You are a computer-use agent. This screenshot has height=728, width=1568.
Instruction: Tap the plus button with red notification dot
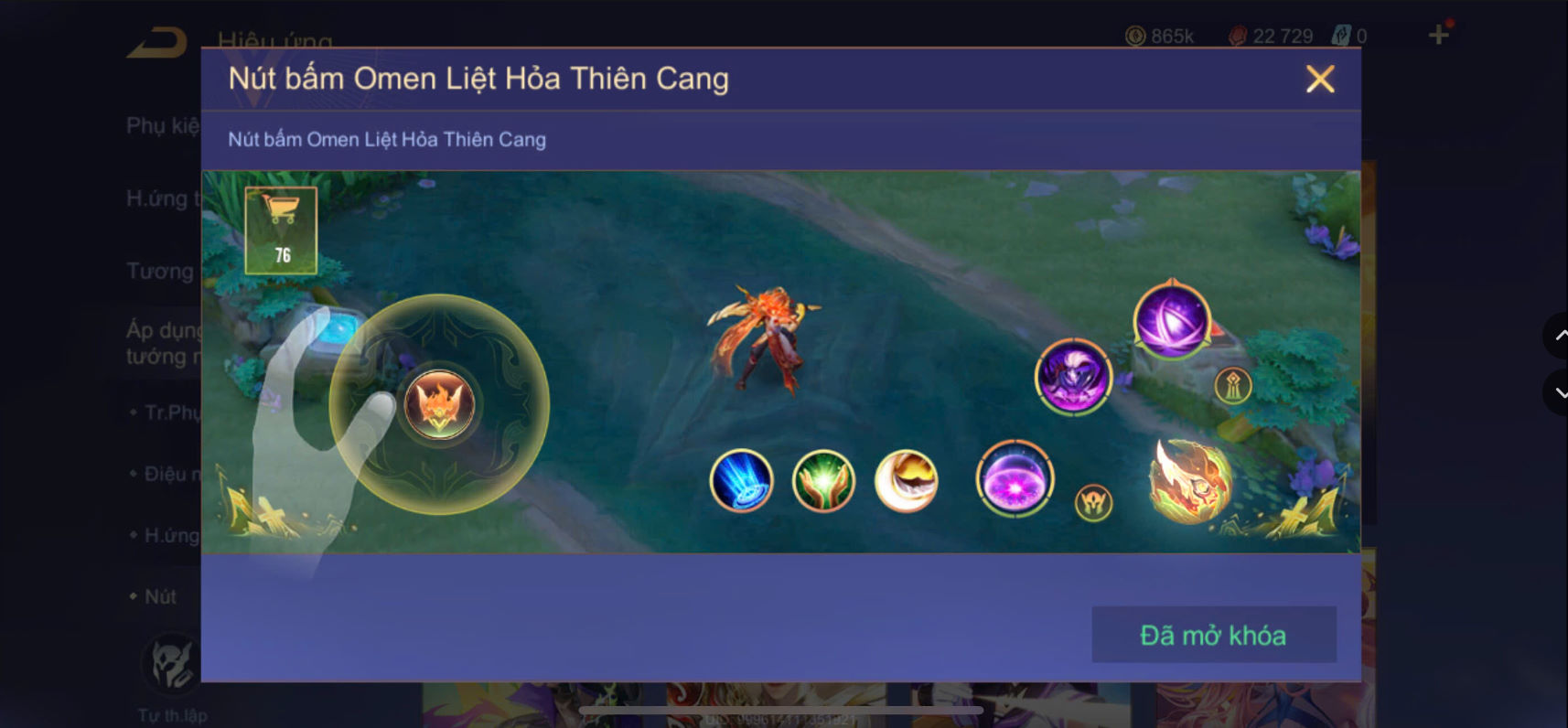coord(1437,34)
